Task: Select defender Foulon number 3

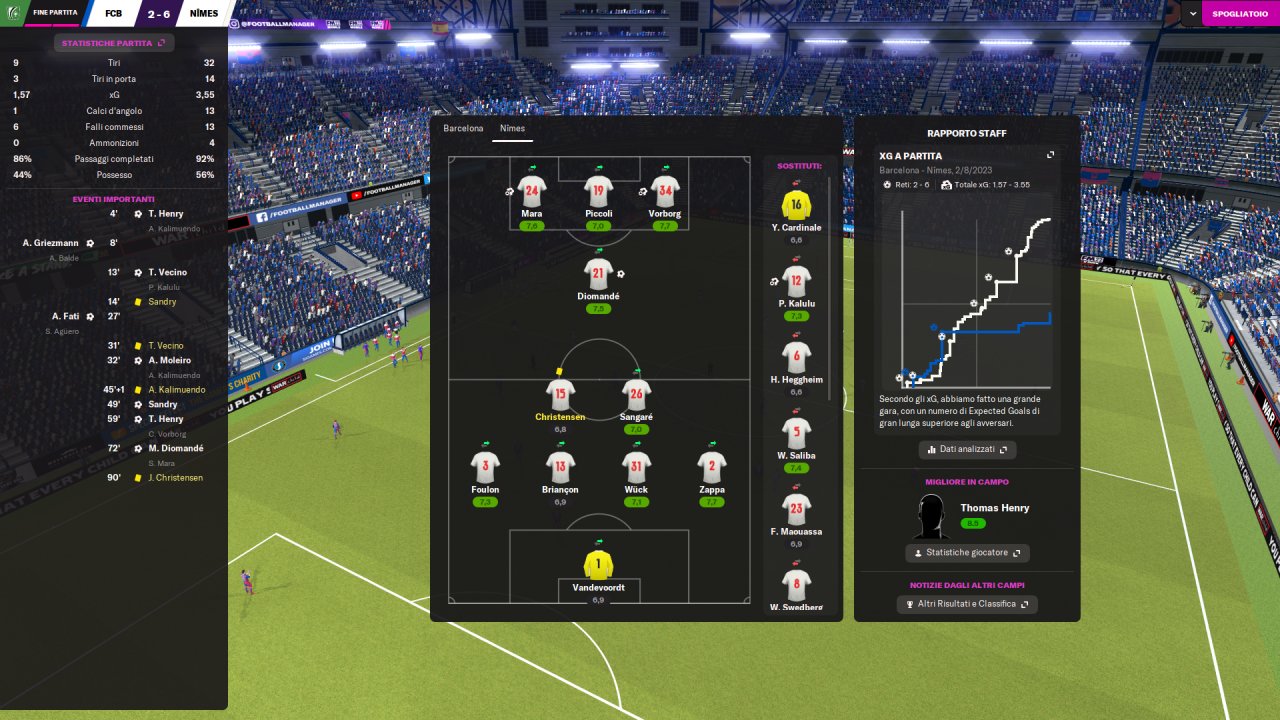Action: [x=485, y=468]
